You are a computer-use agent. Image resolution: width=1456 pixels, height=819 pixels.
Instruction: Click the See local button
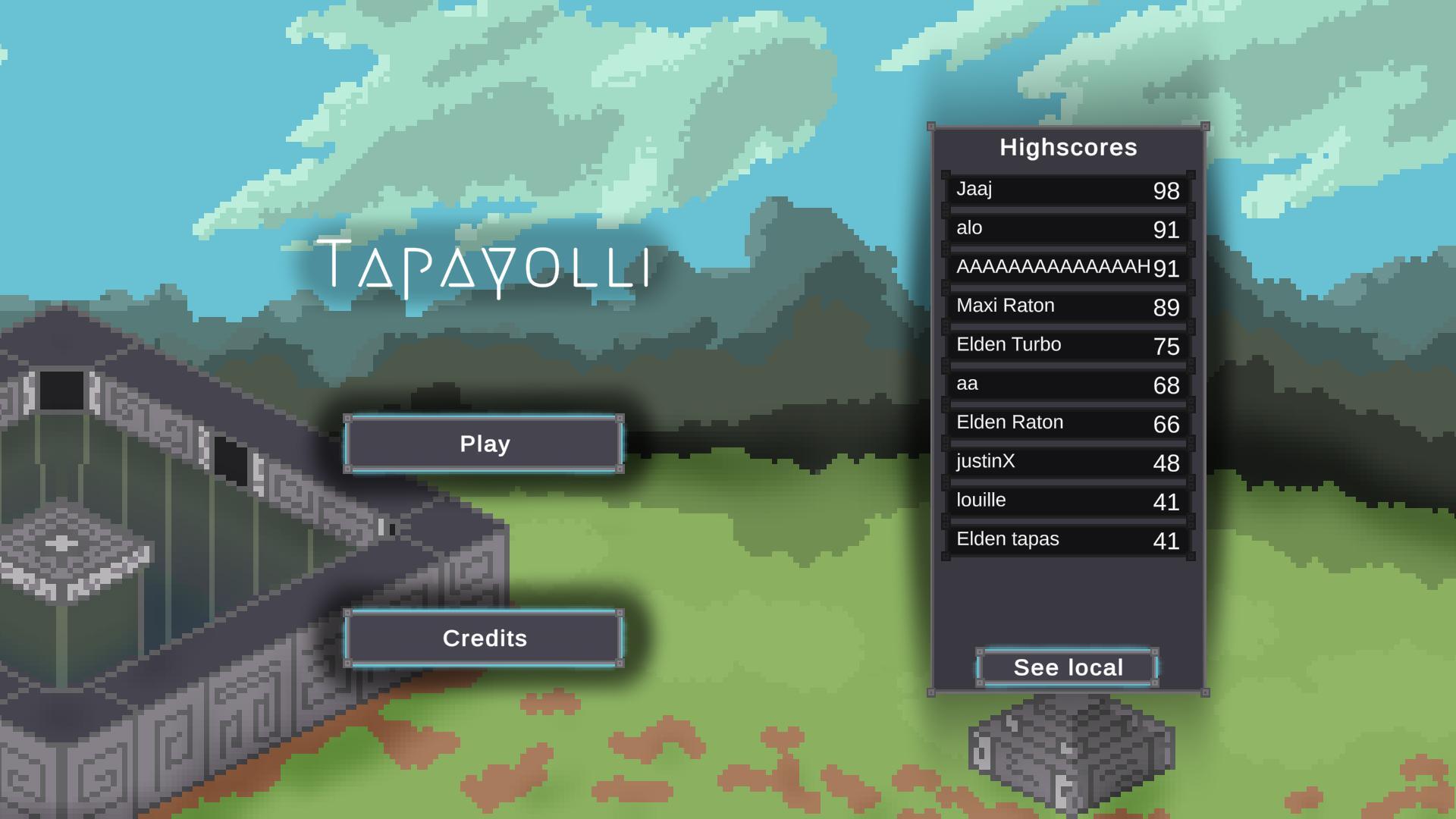[1066, 667]
